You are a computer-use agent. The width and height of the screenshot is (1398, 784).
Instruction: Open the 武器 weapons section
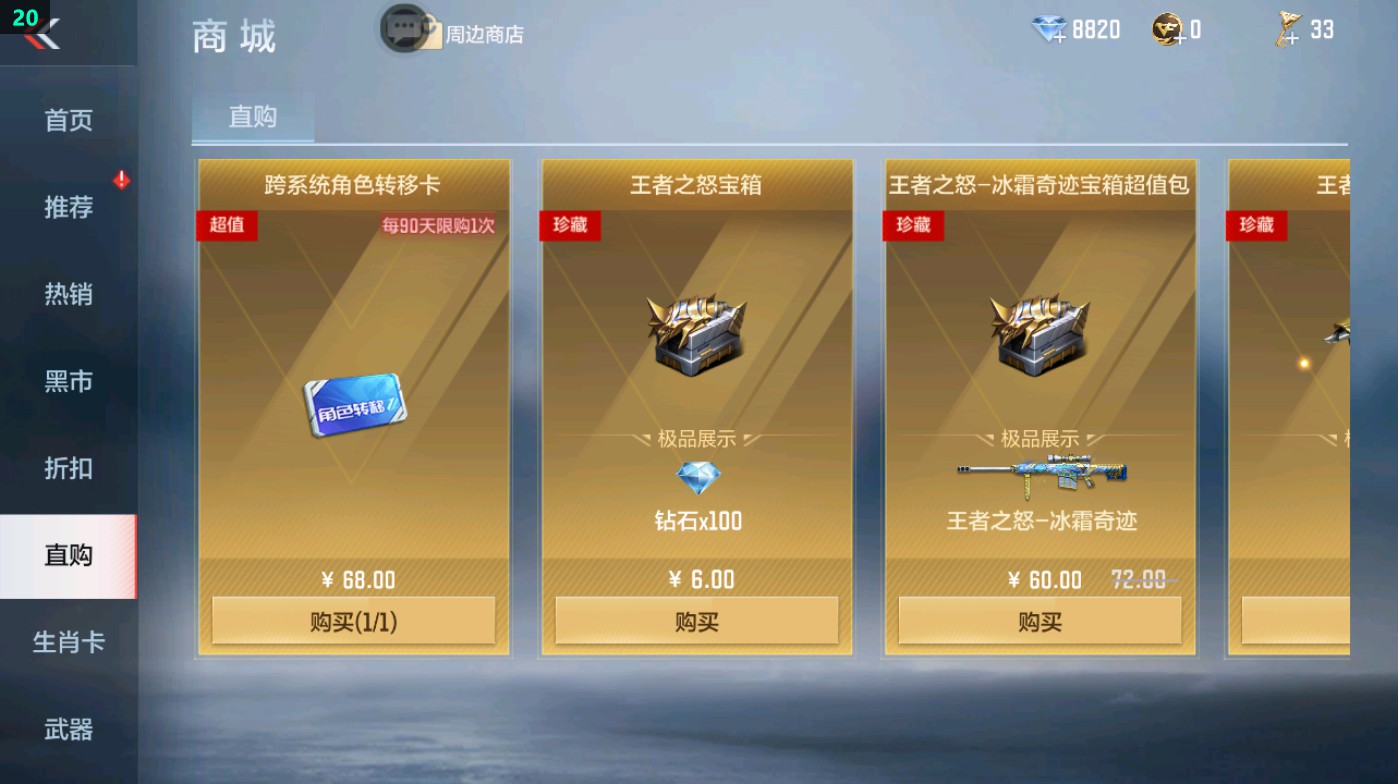tap(65, 731)
